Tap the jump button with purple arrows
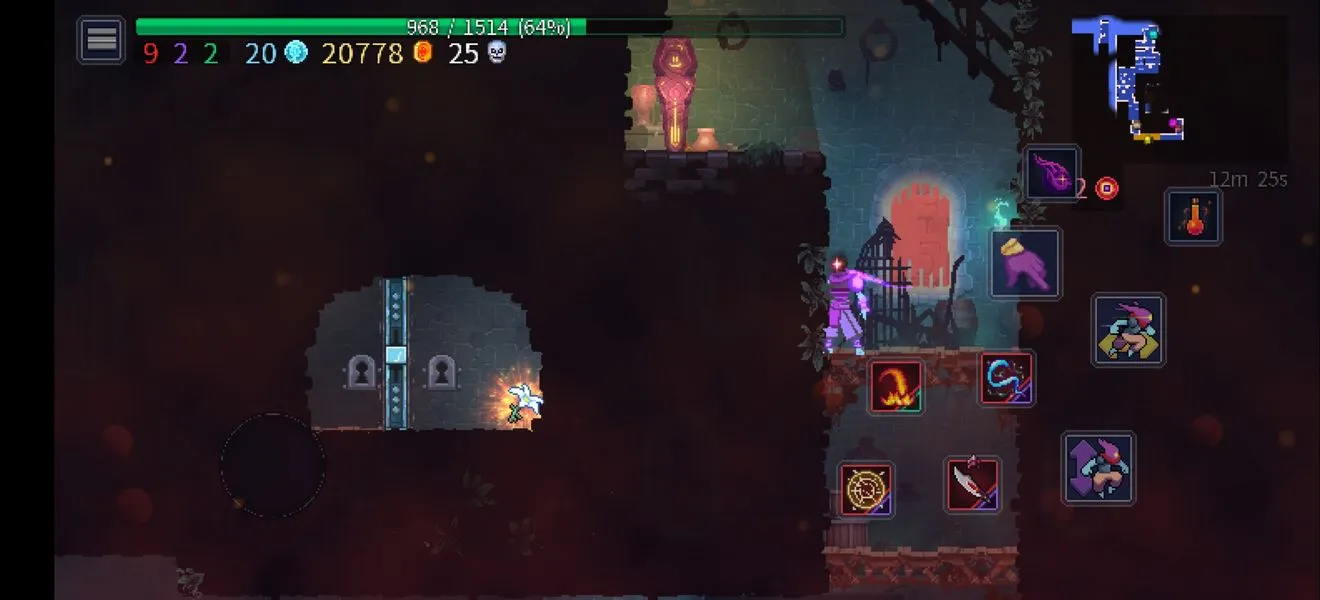 pyautogui.click(x=1098, y=467)
